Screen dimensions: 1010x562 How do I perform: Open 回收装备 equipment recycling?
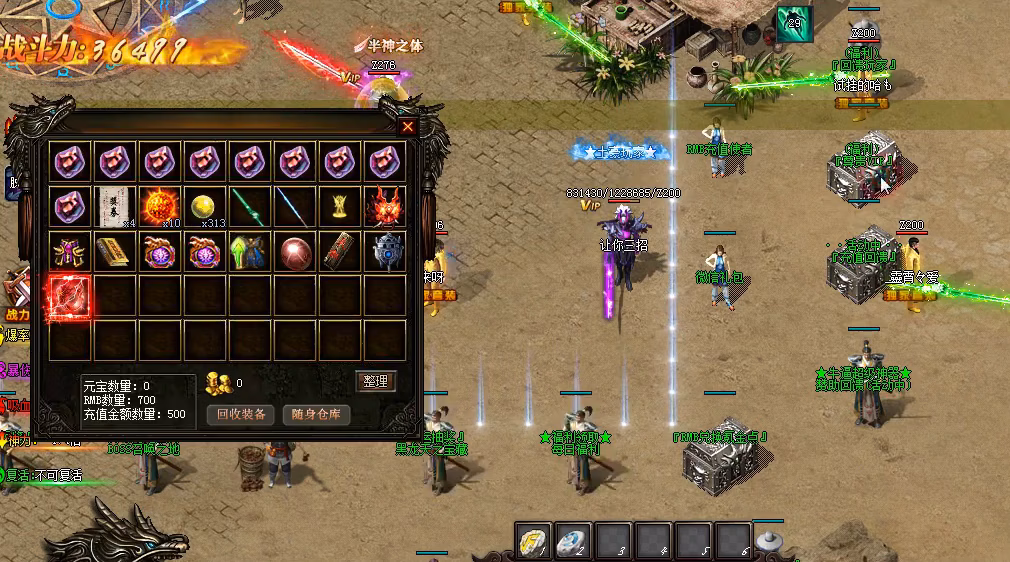coord(241,414)
